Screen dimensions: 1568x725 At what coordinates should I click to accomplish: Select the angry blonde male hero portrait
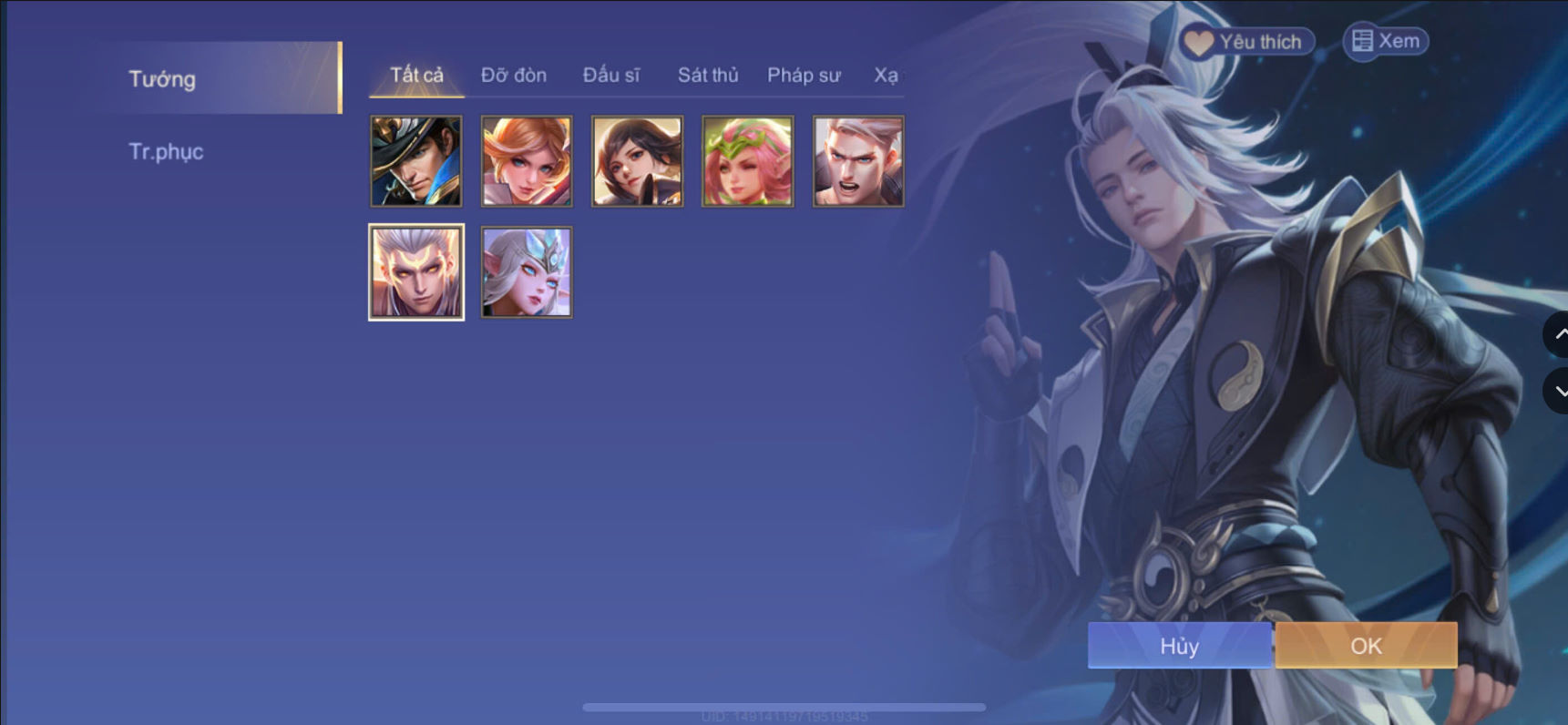(857, 160)
